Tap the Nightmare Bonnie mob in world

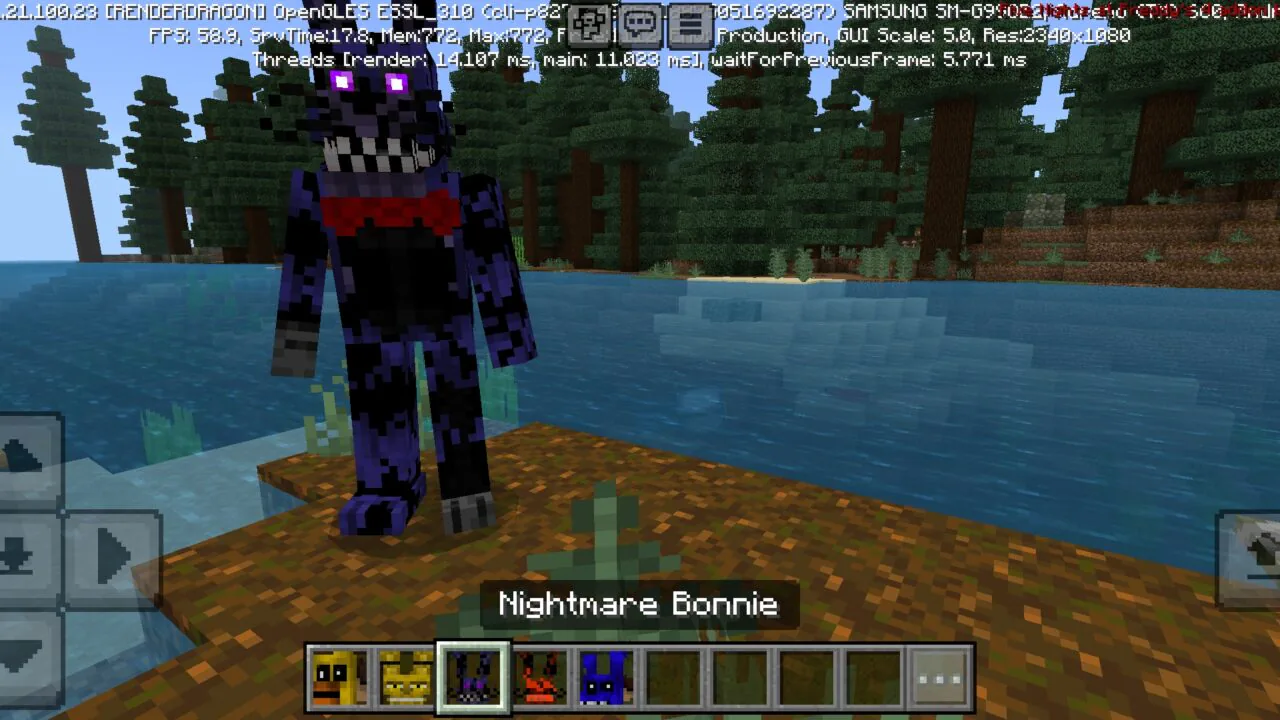tap(390, 280)
